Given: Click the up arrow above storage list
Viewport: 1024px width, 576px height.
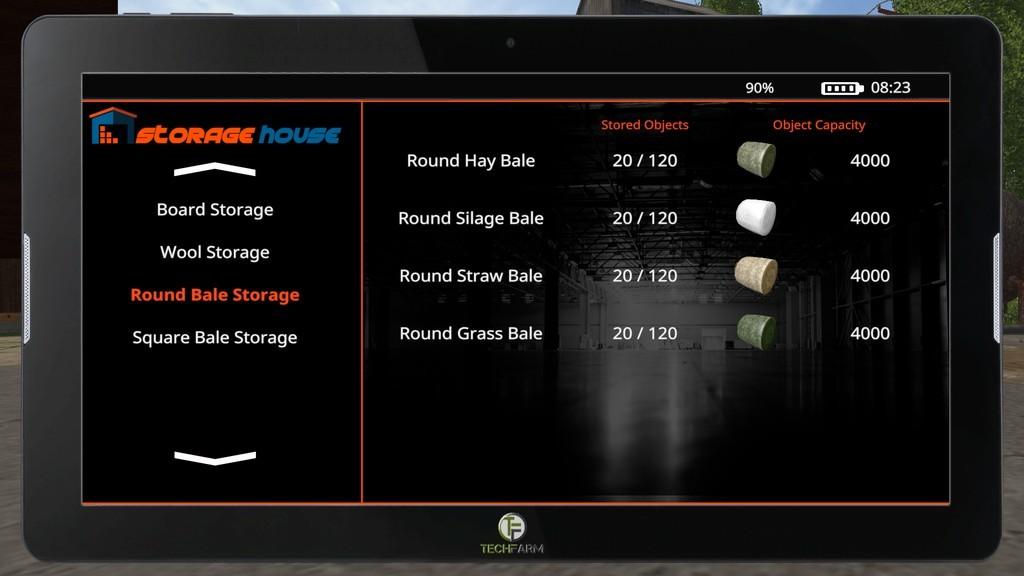Looking at the screenshot, I should 215,170.
